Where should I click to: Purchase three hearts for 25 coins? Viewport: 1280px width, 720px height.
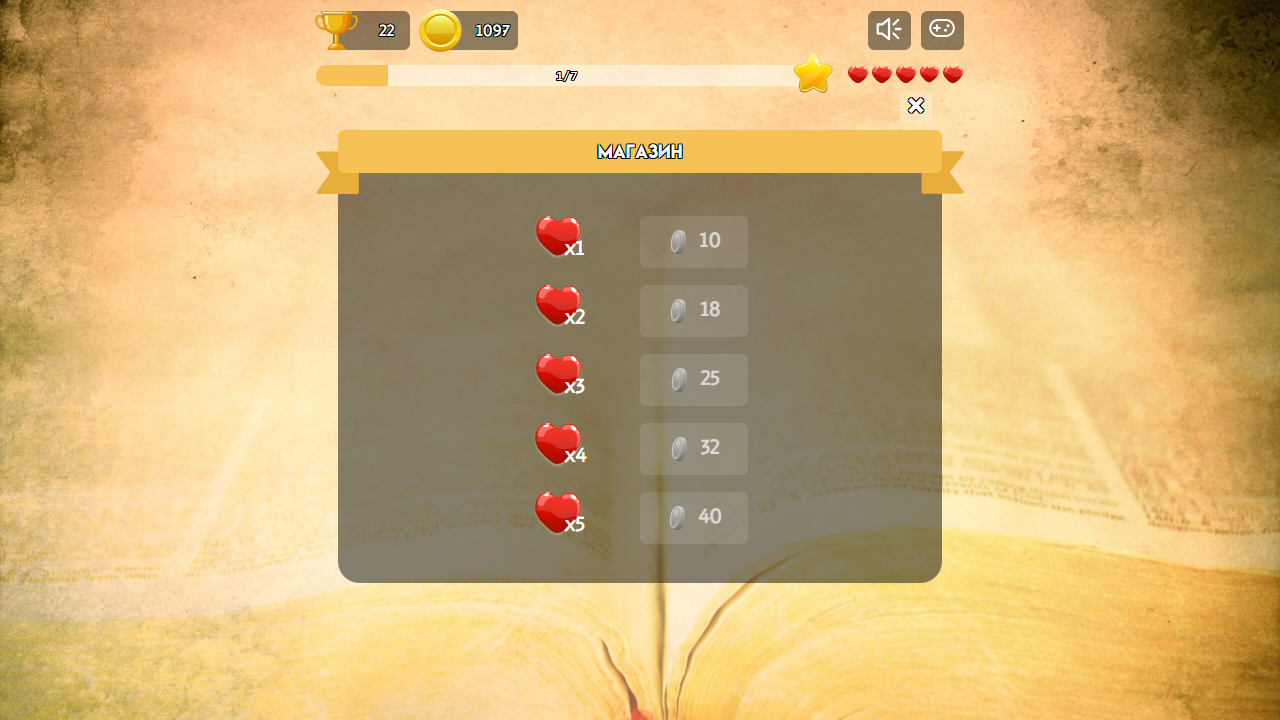point(693,379)
